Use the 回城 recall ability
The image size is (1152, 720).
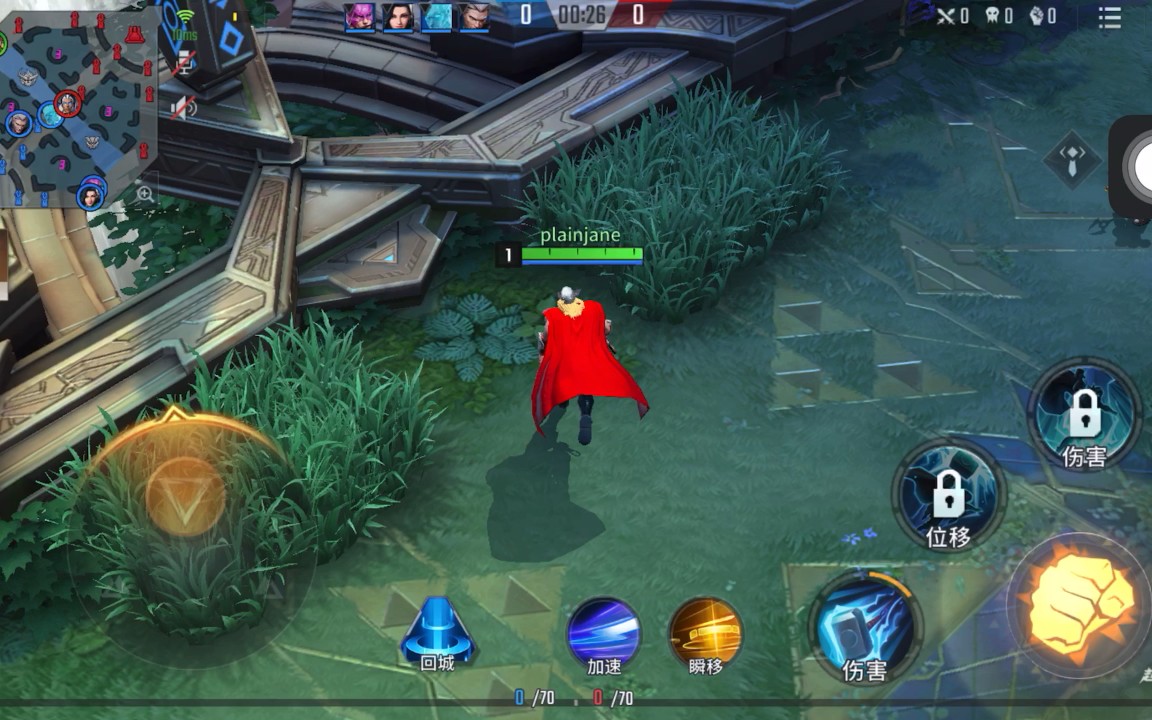coord(437,635)
